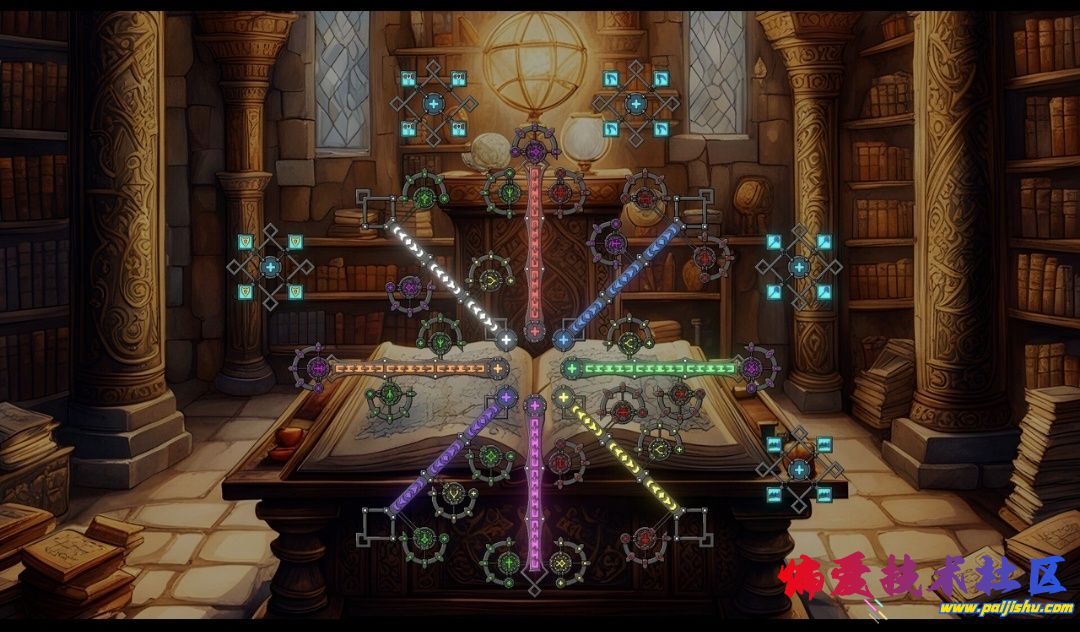Open the cyan plus cluster with shield icons
Image resolution: width=1080 pixels, height=632 pixels.
pos(270,267)
